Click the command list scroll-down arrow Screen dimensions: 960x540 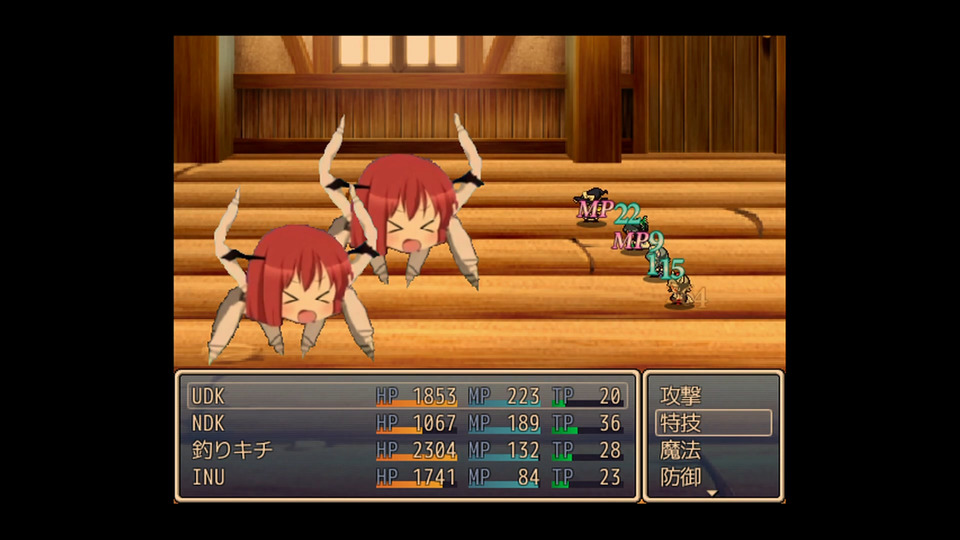pyautogui.click(x=712, y=493)
